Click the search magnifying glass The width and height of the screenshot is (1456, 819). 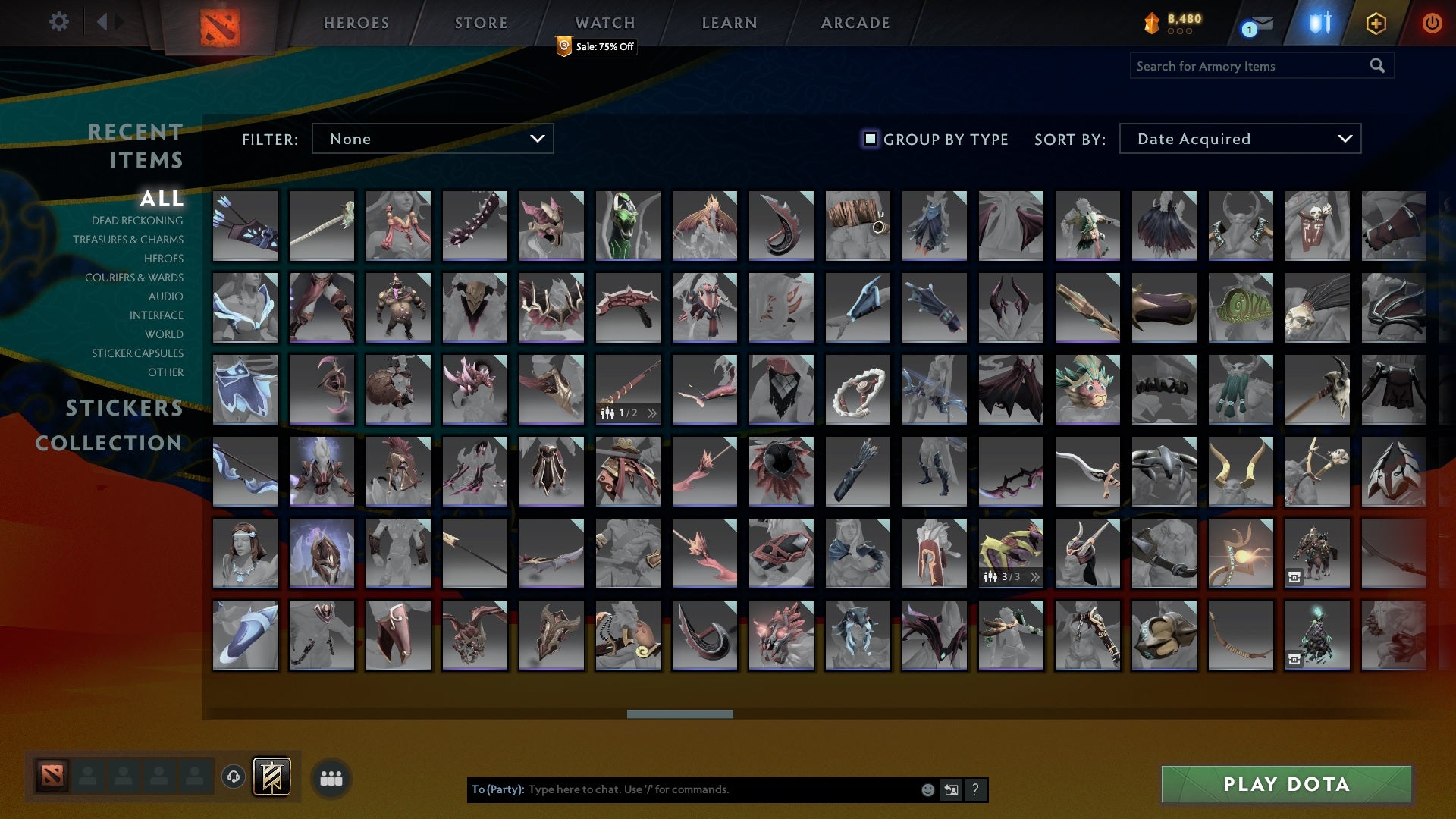coord(1376,65)
